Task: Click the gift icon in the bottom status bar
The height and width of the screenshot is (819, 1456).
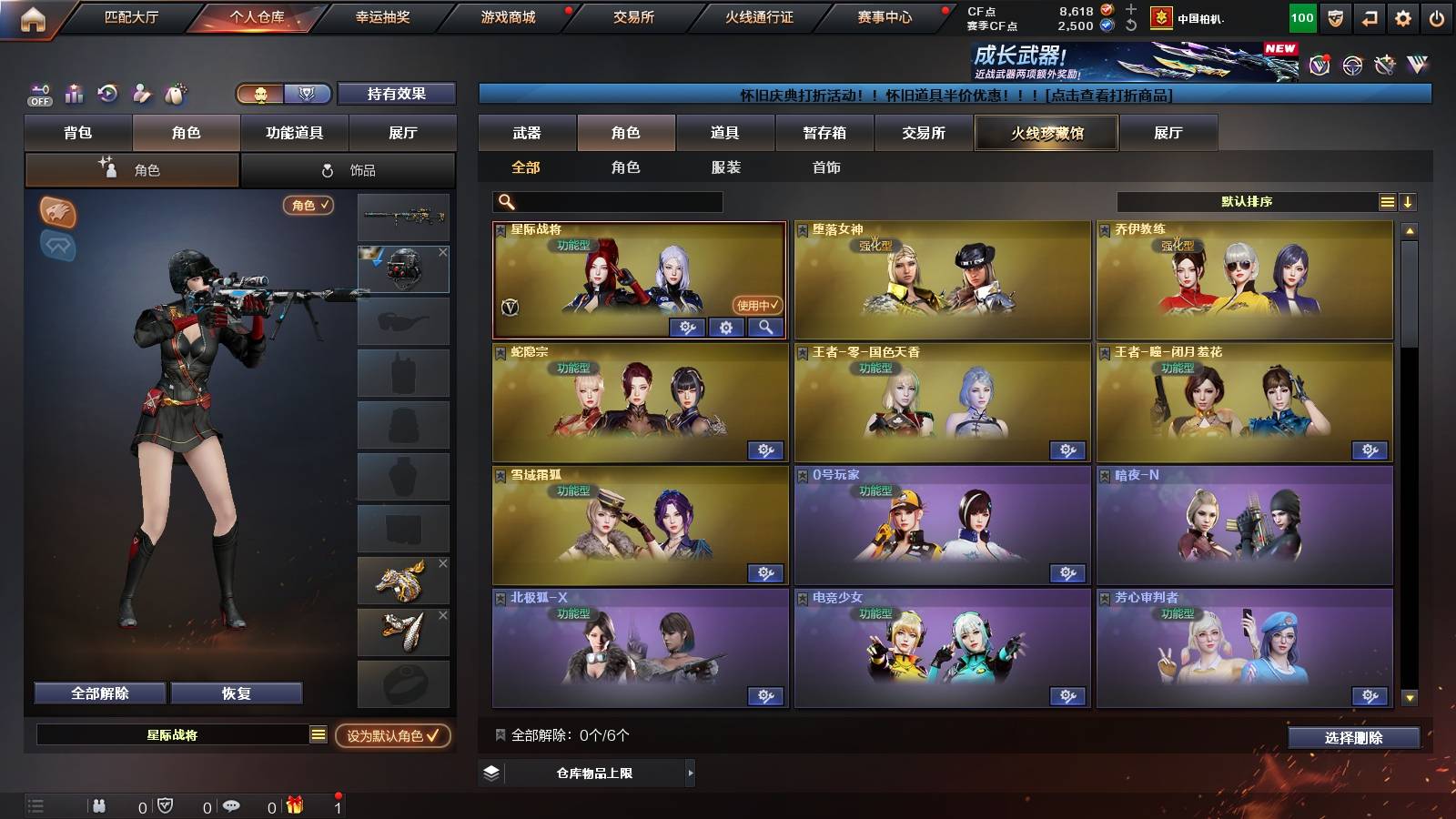Action: [x=294, y=804]
